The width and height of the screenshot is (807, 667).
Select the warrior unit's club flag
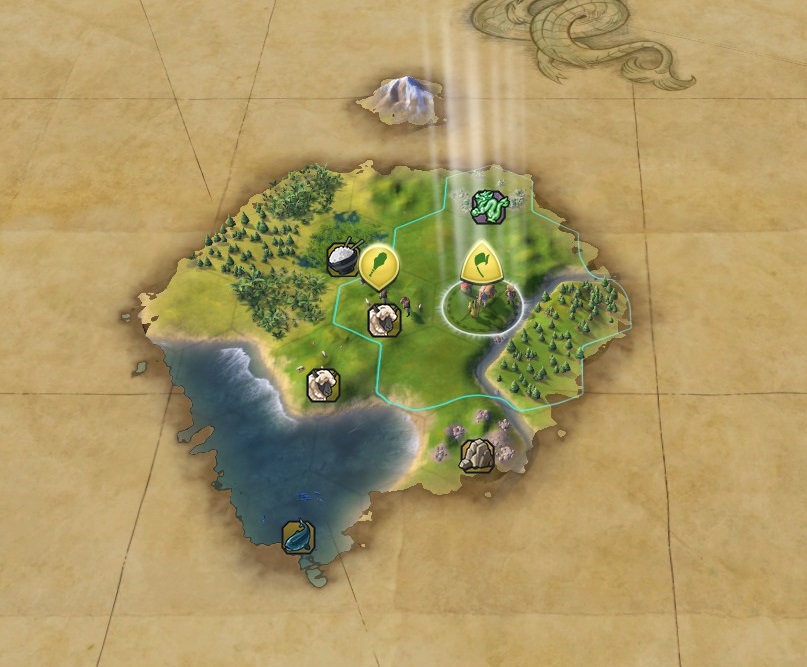[x=379, y=265]
